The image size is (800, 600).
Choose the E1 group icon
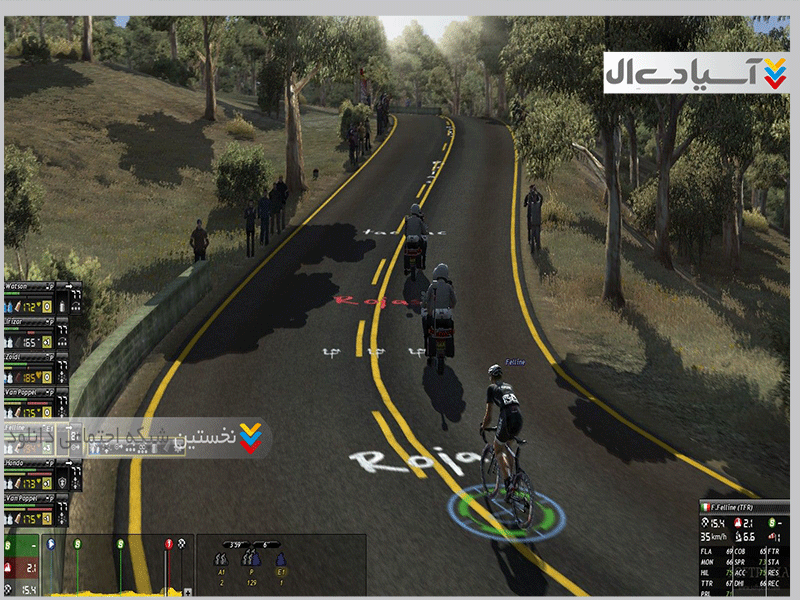(281, 562)
